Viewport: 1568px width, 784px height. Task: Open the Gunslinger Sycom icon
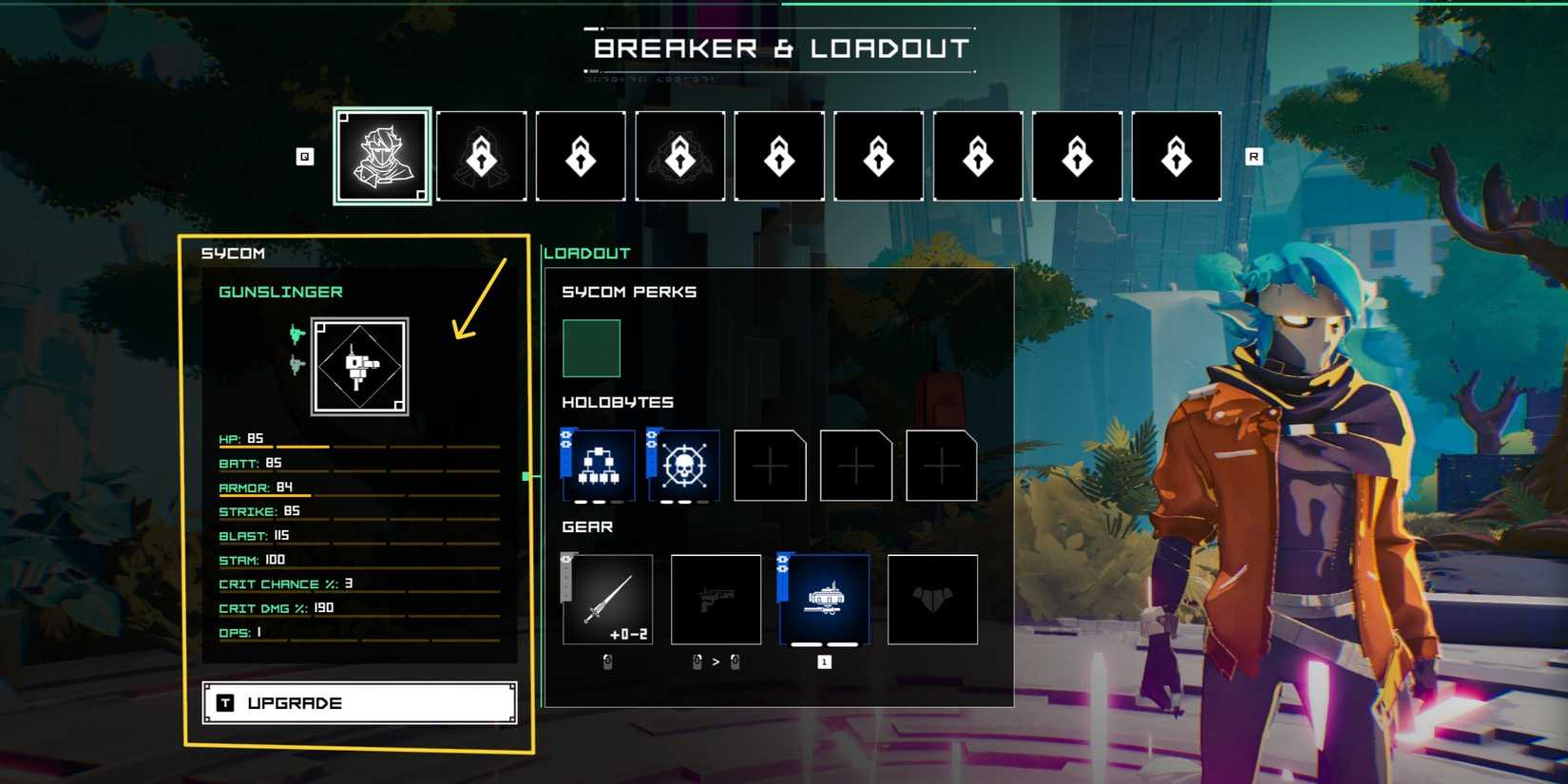tap(360, 367)
